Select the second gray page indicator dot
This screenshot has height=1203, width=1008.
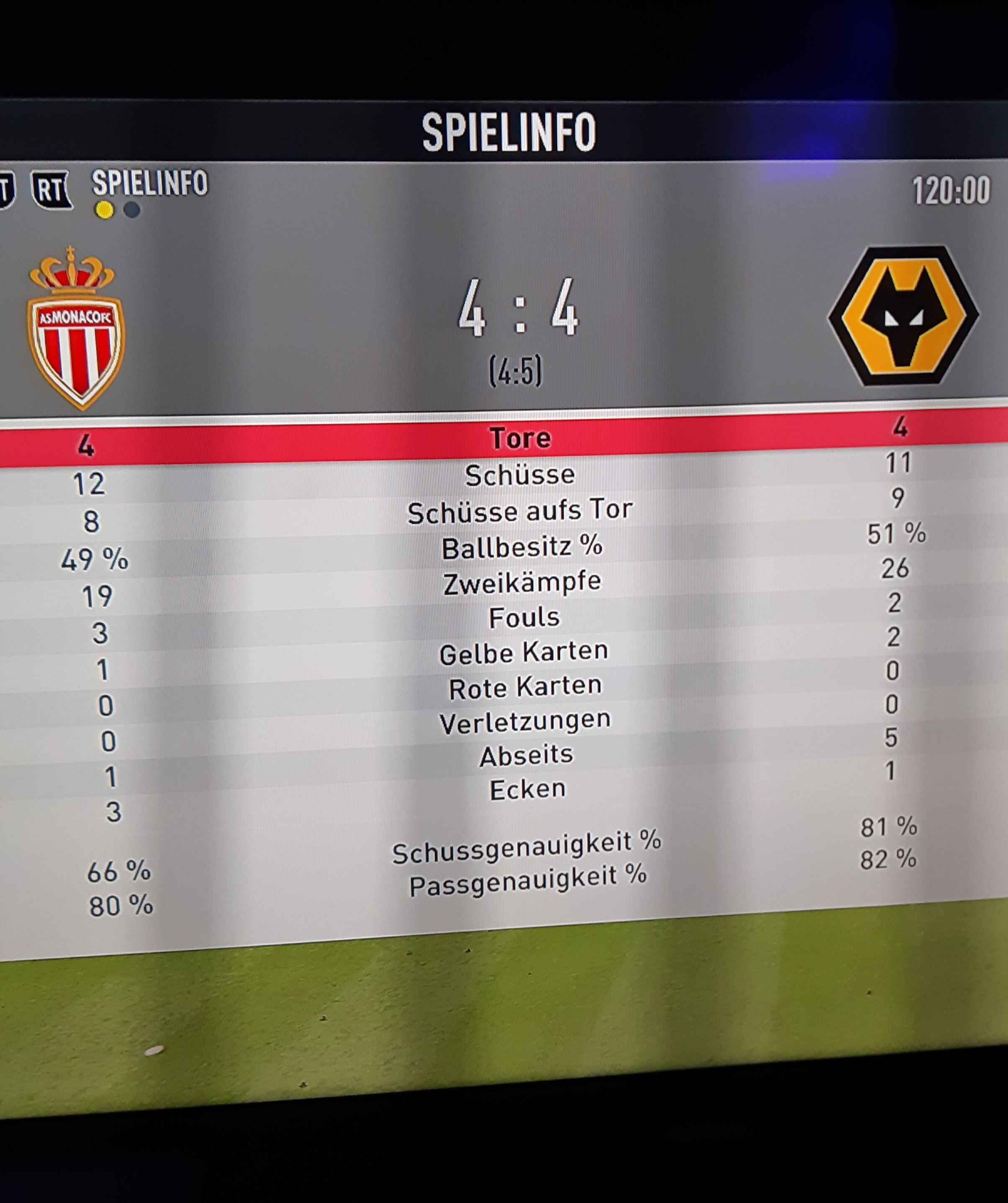click(132, 210)
